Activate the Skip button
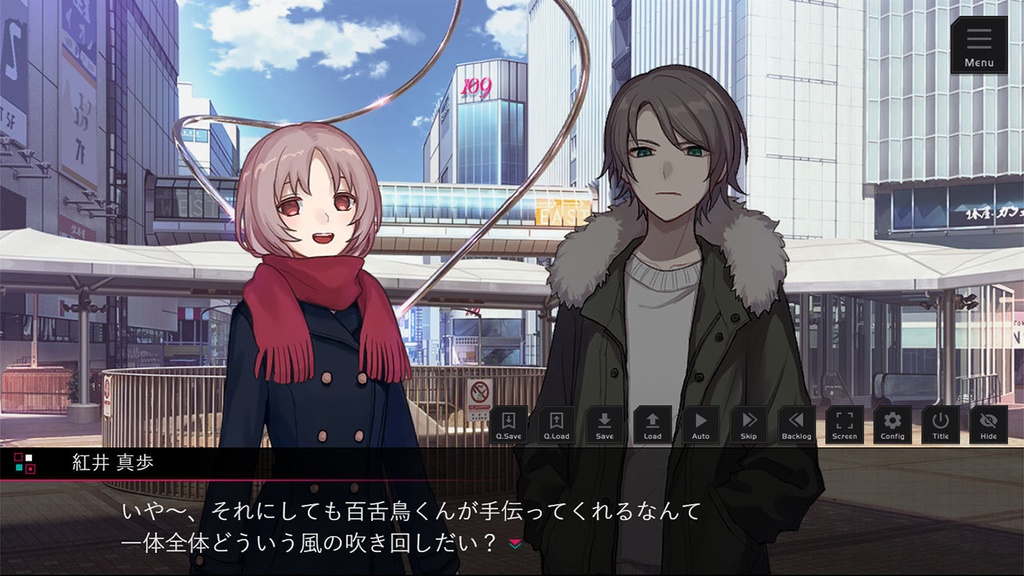This screenshot has height=576, width=1024. pyautogui.click(x=748, y=424)
